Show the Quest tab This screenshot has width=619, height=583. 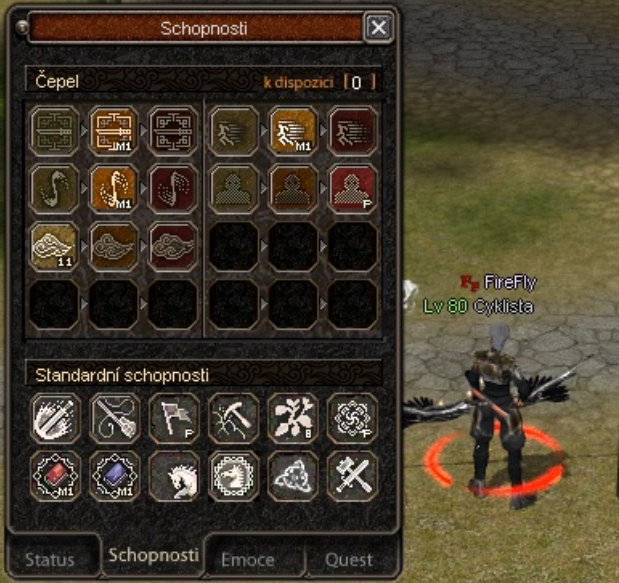pos(350,559)
